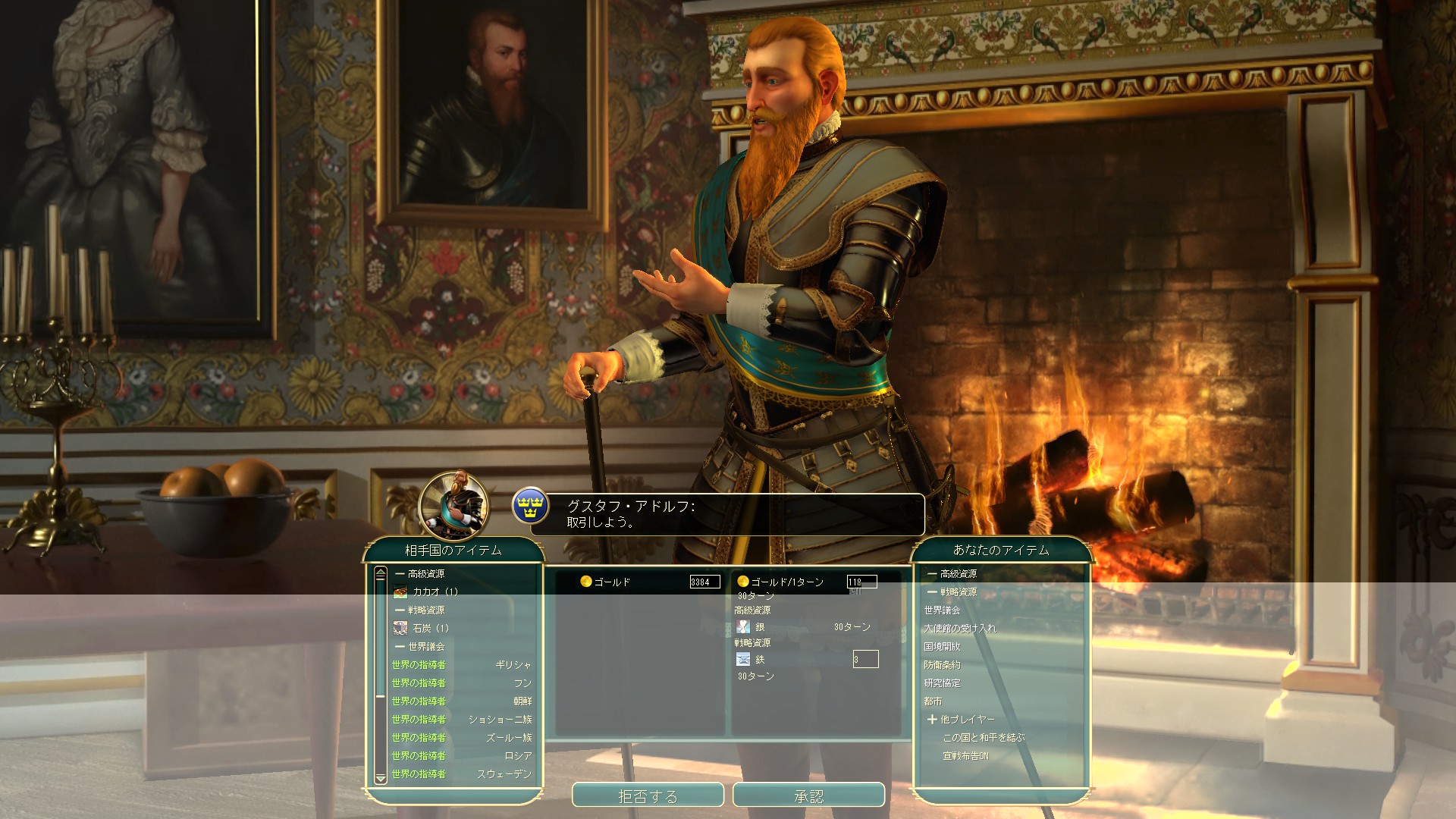The height and width of the screenshot is (819, 1456).
Task: Accept the trade with the 承認 button
Action: point(808,795)
